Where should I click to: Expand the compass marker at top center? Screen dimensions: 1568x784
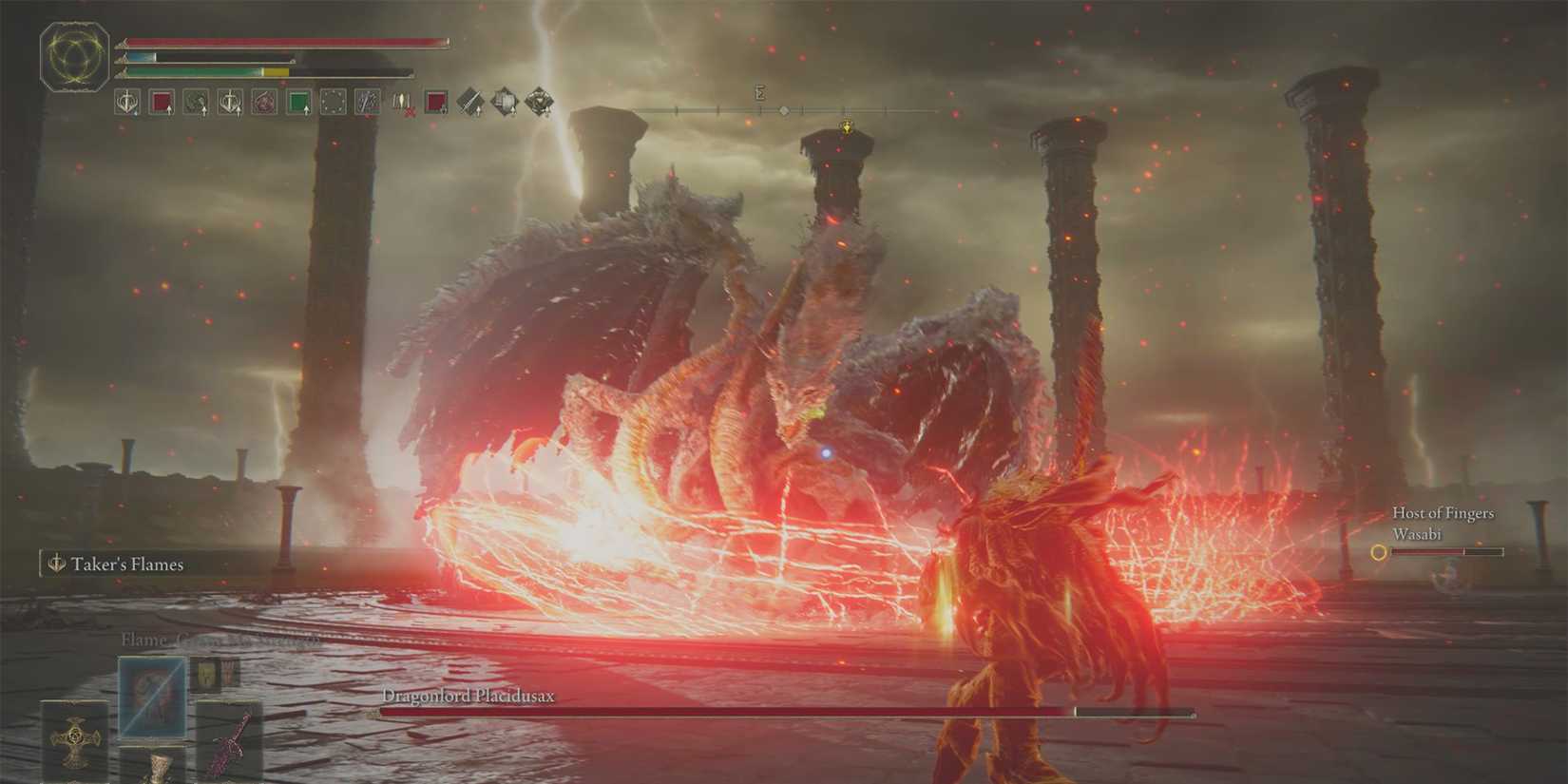pos(758,92)
